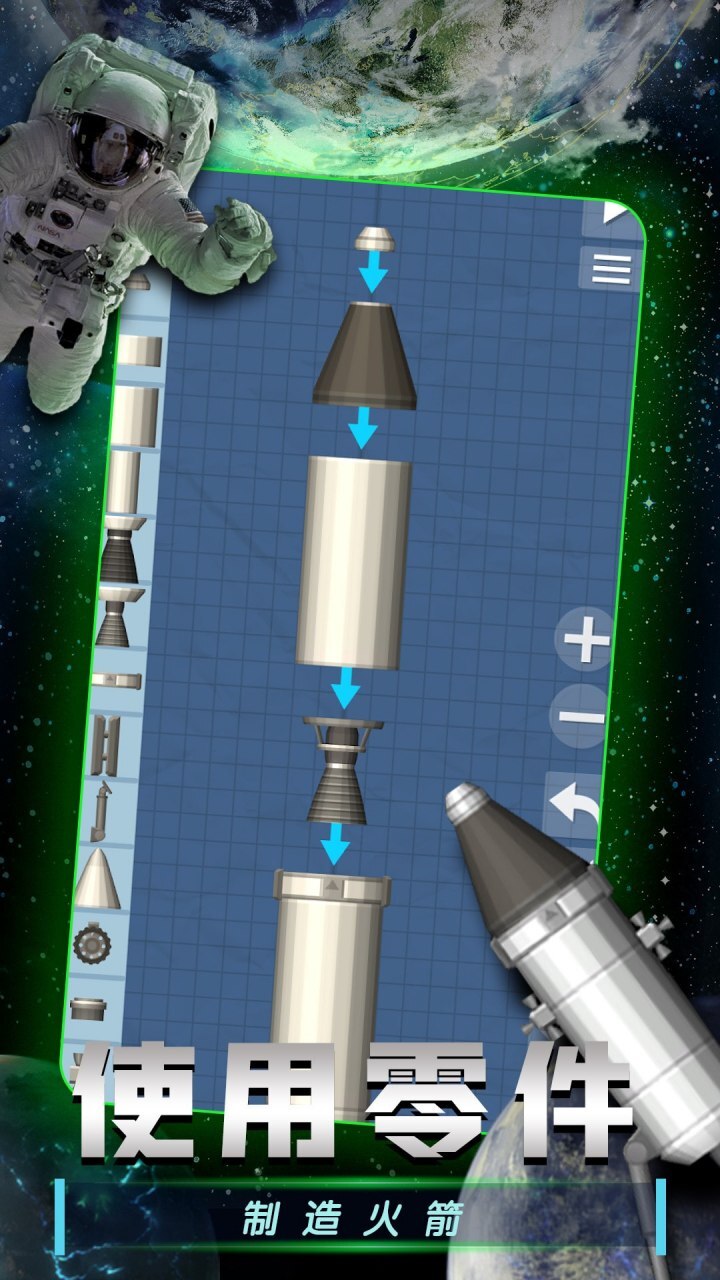Select the small parachute cap atop the rocket
This screenshot has width=720, height=1280.
pyautogui.click(x=375, y=238)
